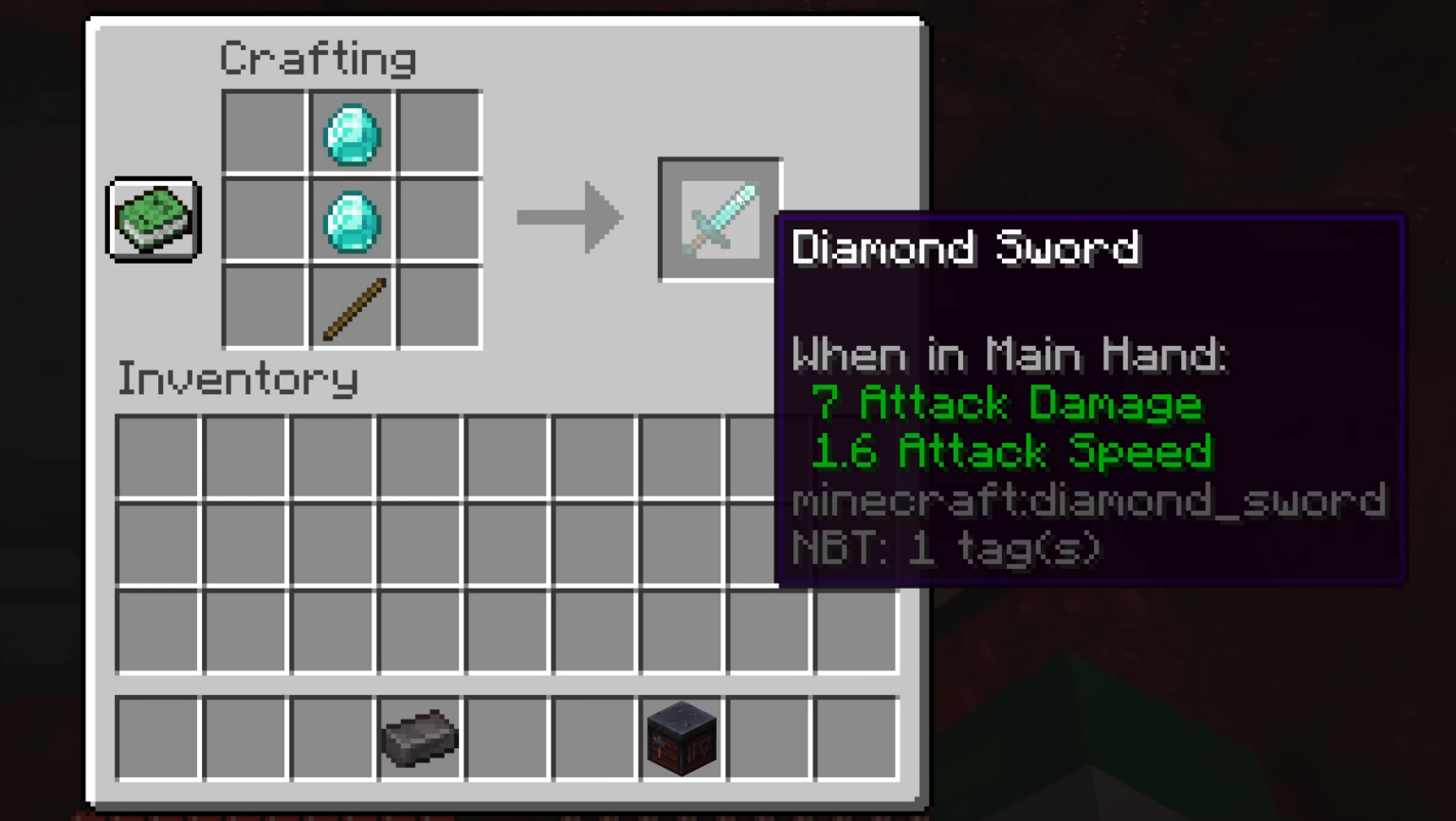
Task: Pick up the diamond in the middle crafting slot
Action: pyautogui.click(x=351, y=220)
